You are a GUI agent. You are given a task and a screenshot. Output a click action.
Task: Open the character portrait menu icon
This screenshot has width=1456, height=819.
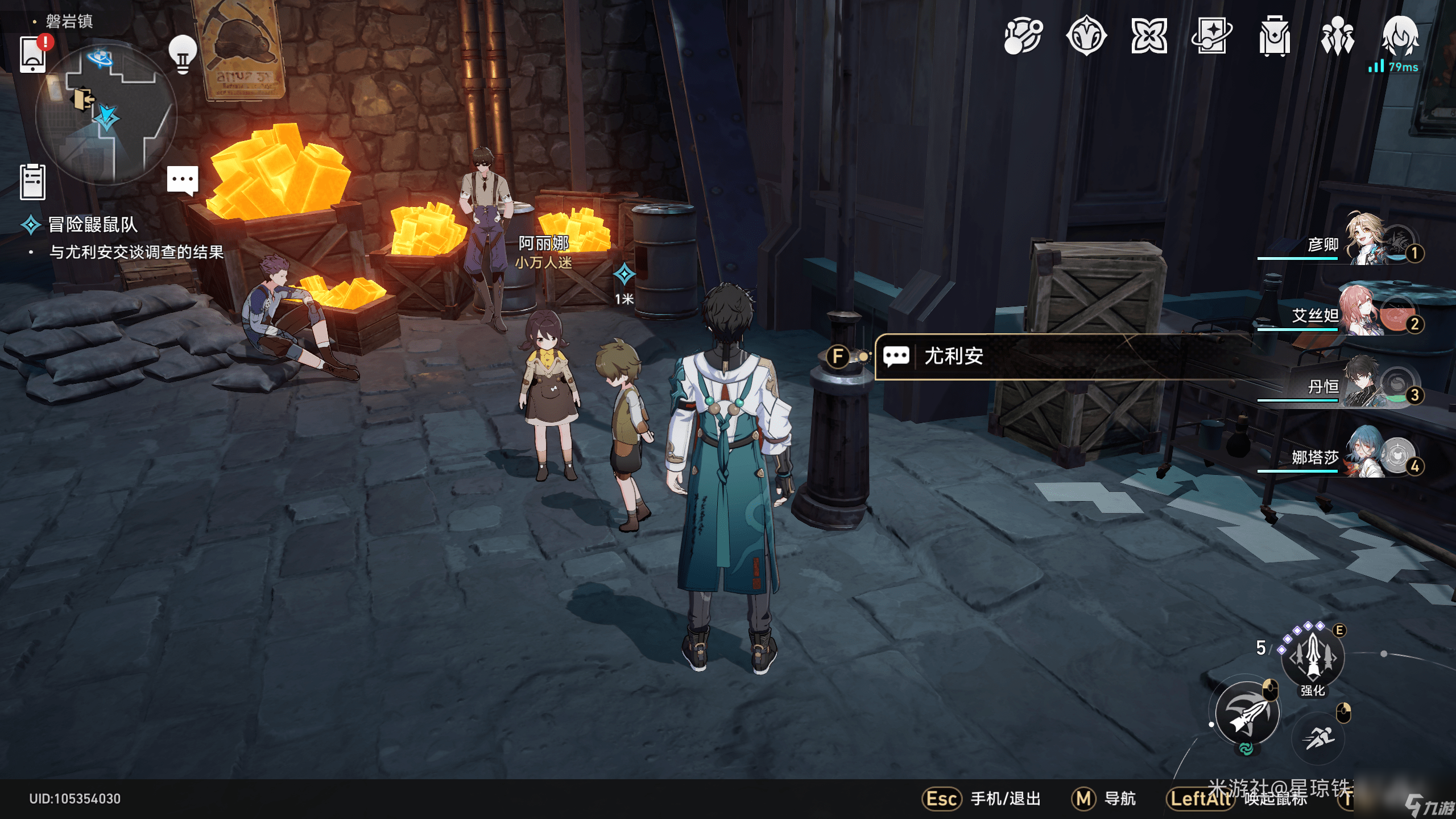(x=1400, y=36)
